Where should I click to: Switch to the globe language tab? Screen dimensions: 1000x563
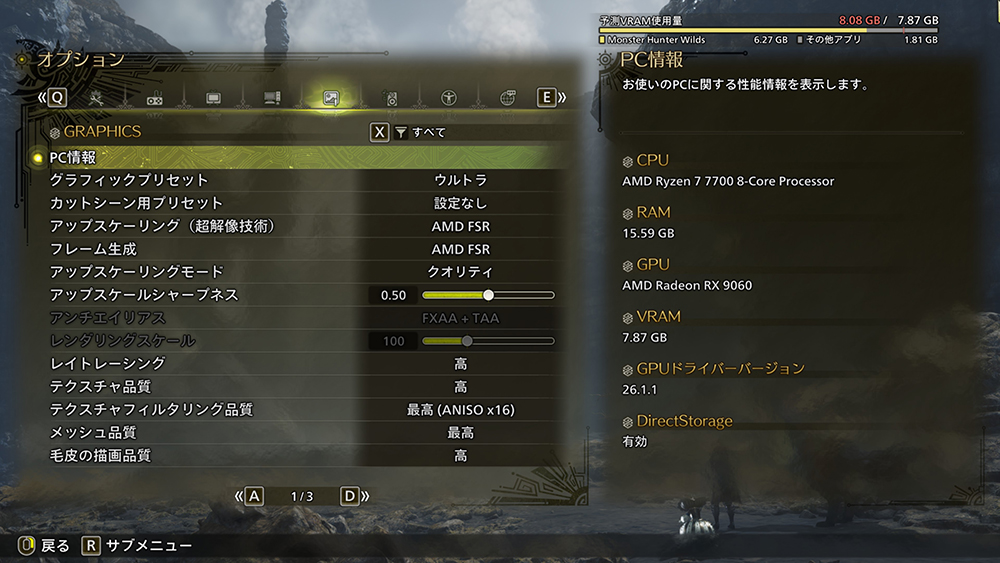(507, 98)
